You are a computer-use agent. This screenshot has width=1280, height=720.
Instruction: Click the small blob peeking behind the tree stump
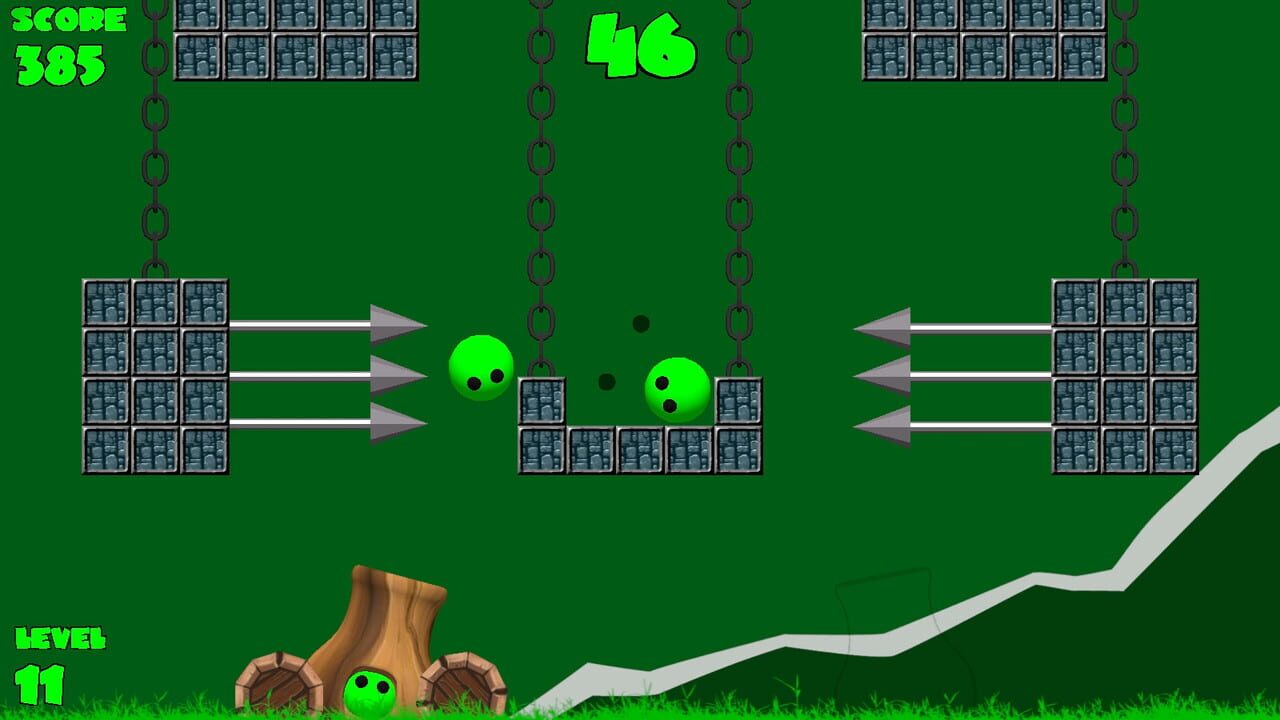369,690
